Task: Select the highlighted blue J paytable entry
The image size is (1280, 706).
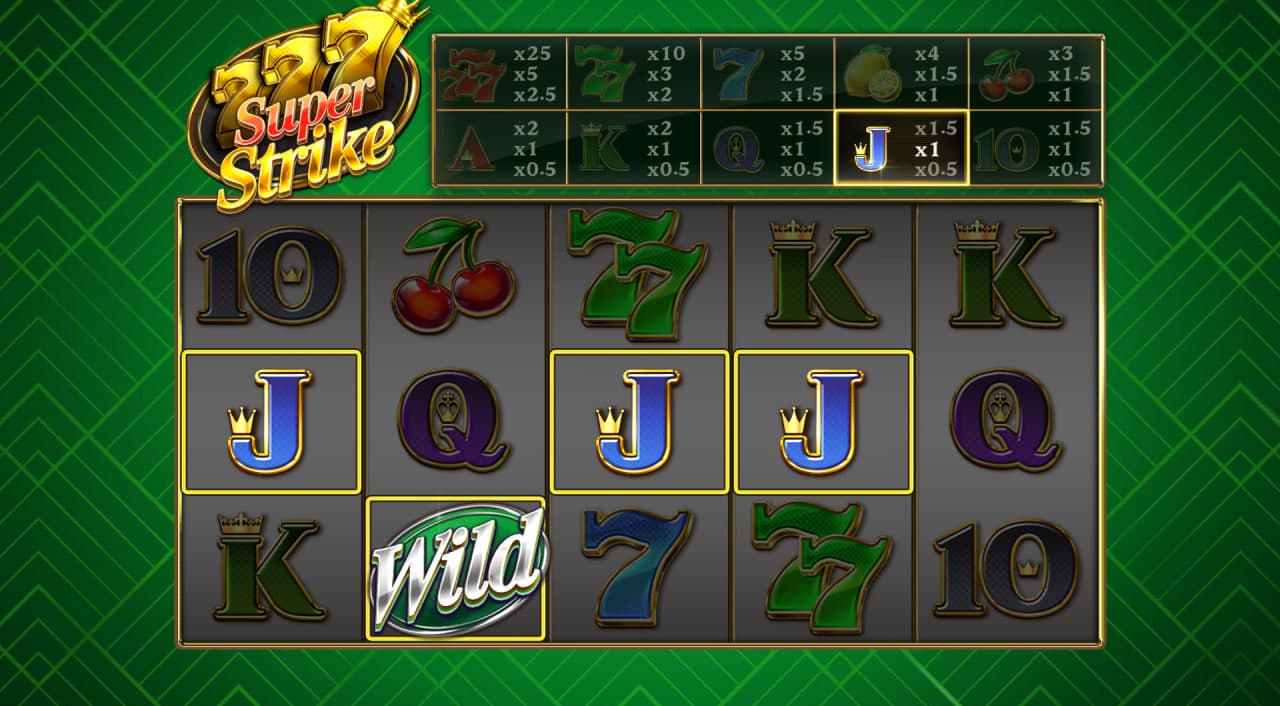Action: (901, 149)
